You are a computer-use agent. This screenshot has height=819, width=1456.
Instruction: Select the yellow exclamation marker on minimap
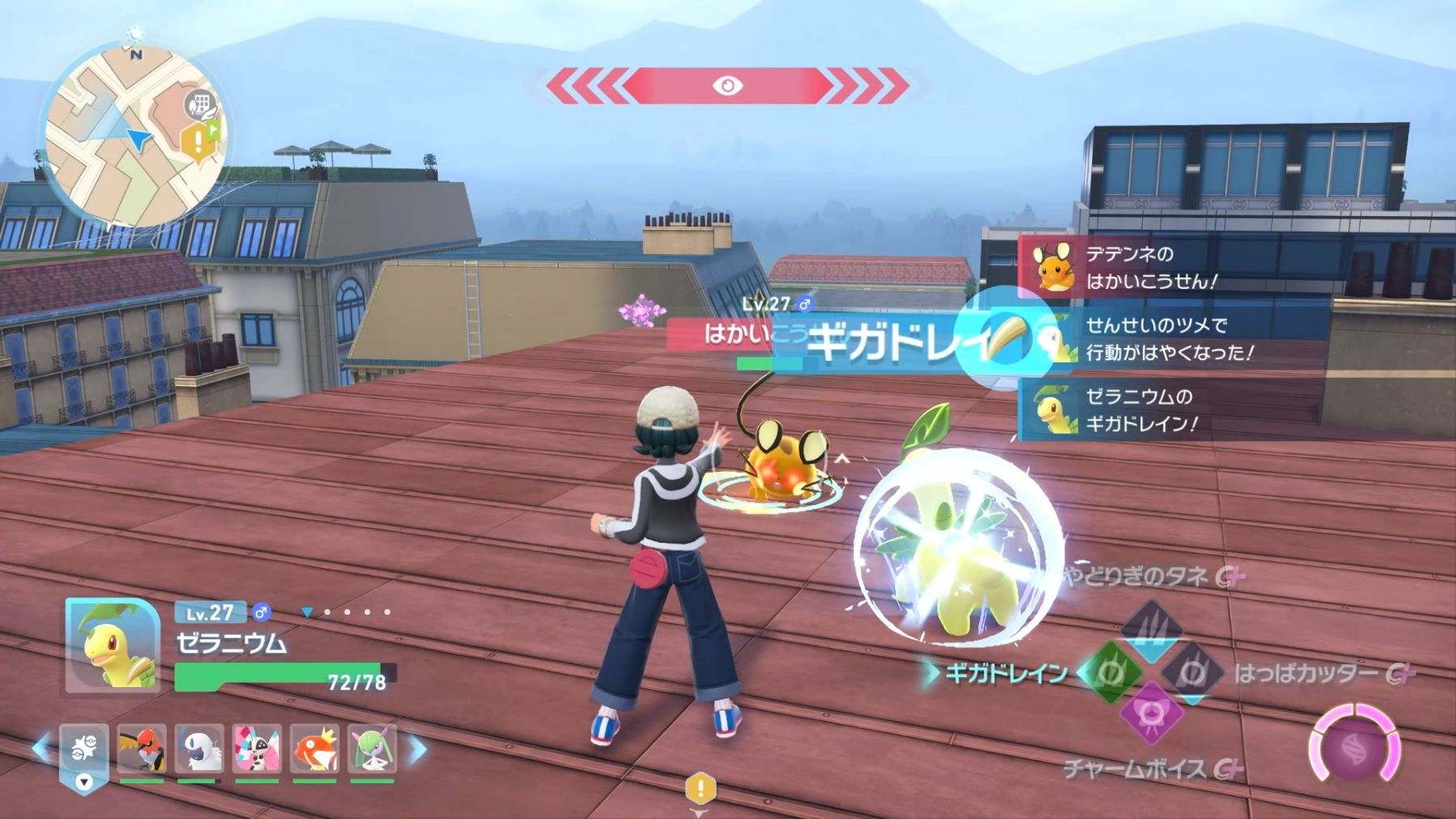point(195,142)
